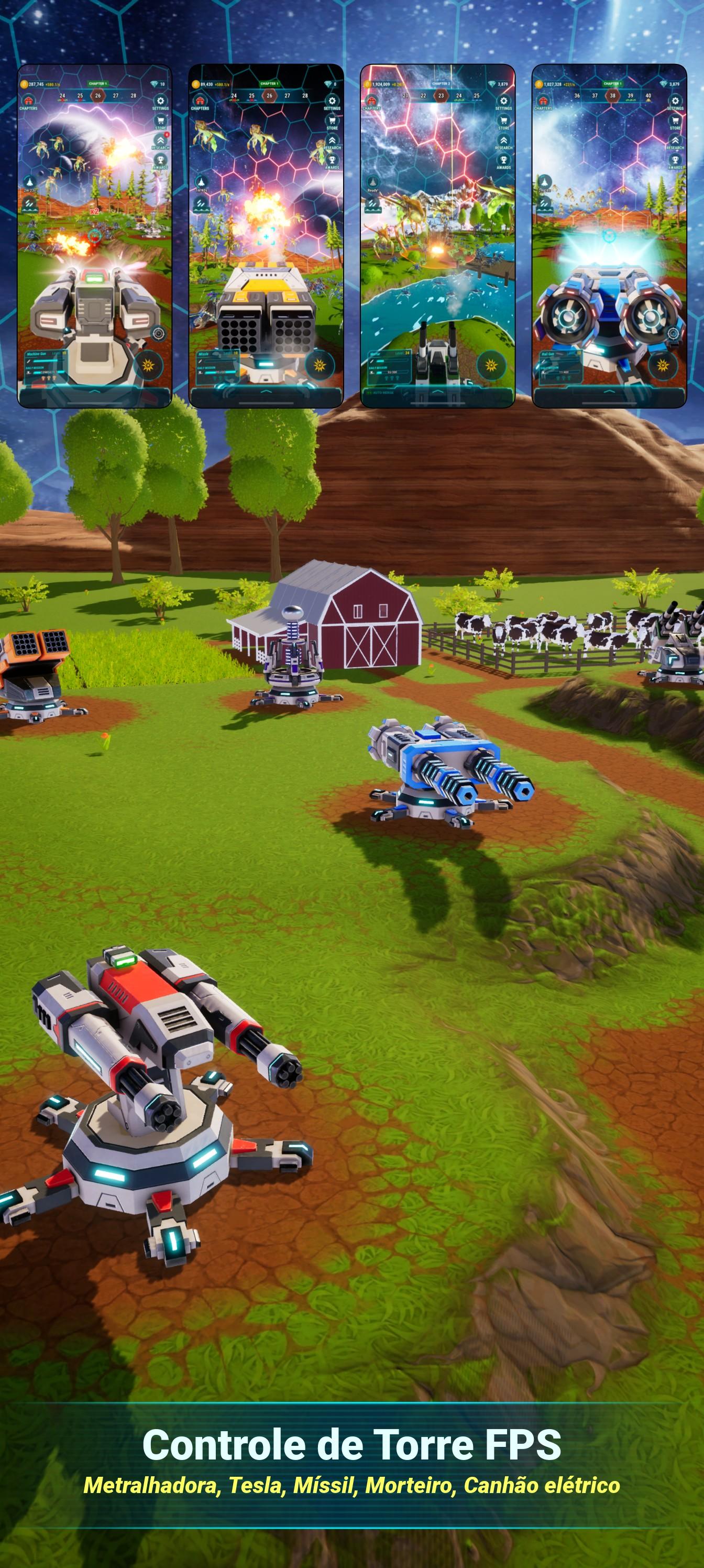Select the Chapter 1 banner
704x1568 pixels.
97,83
